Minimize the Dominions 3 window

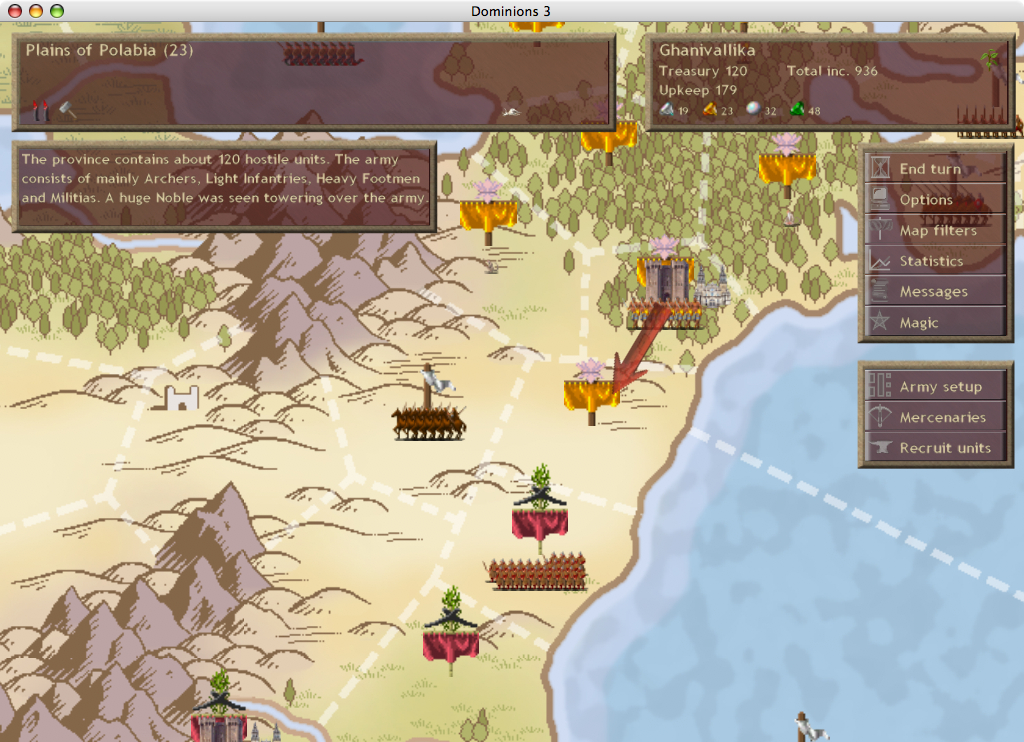(x=35, y=10)
